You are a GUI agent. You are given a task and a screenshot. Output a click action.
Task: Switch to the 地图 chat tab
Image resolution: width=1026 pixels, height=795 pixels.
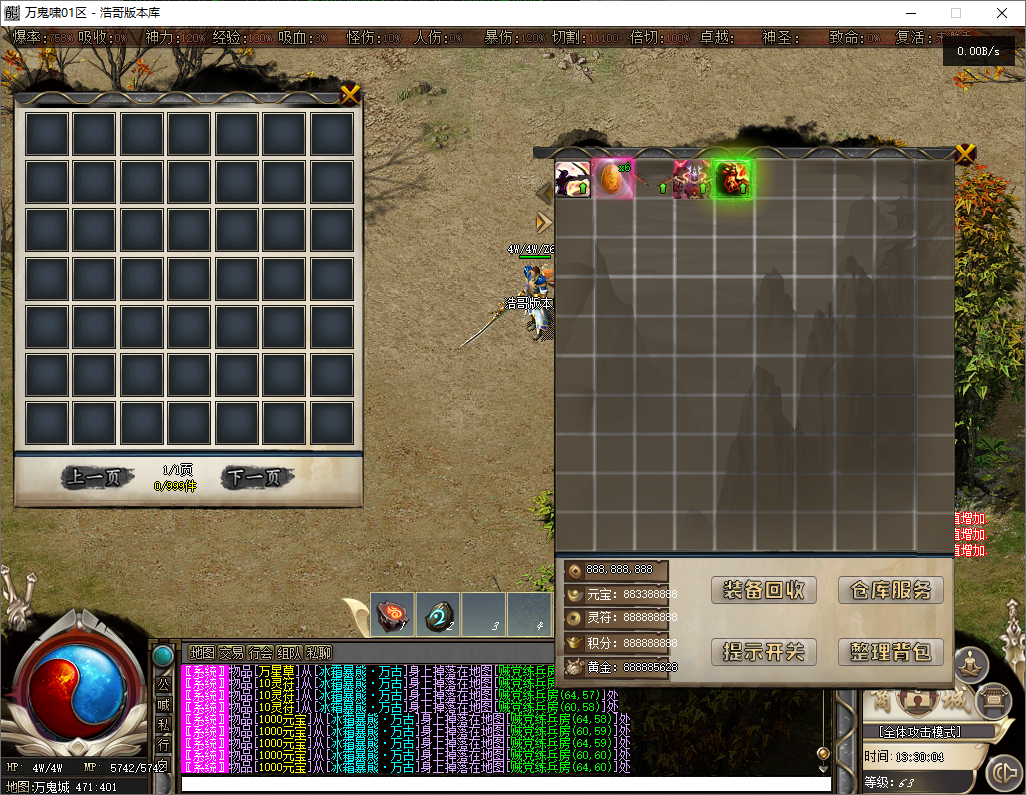tap(203, 652)
